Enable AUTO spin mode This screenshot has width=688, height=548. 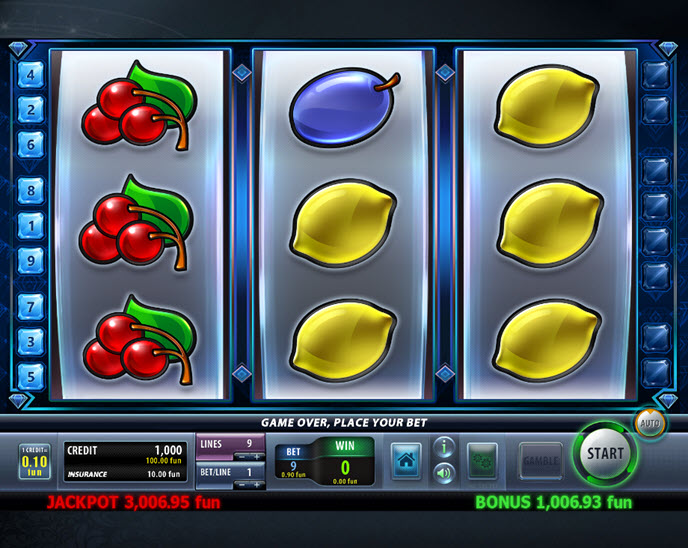point(648,424)
